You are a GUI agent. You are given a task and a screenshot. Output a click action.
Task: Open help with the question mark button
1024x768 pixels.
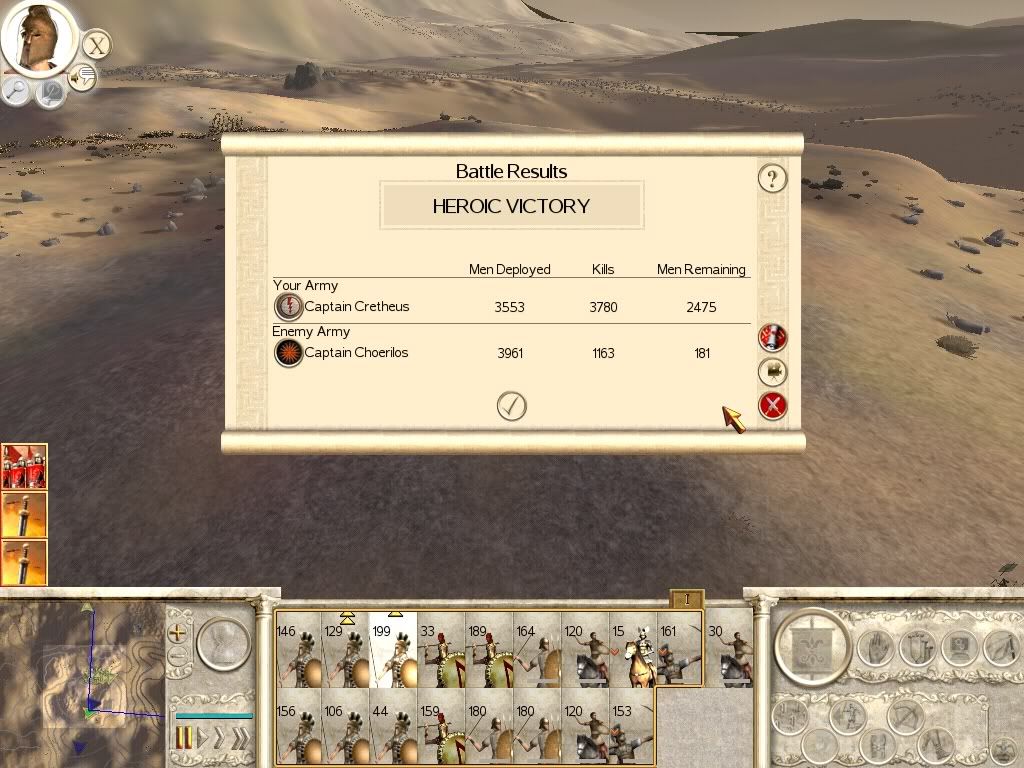pyautogui.click(x=772, y=179)
